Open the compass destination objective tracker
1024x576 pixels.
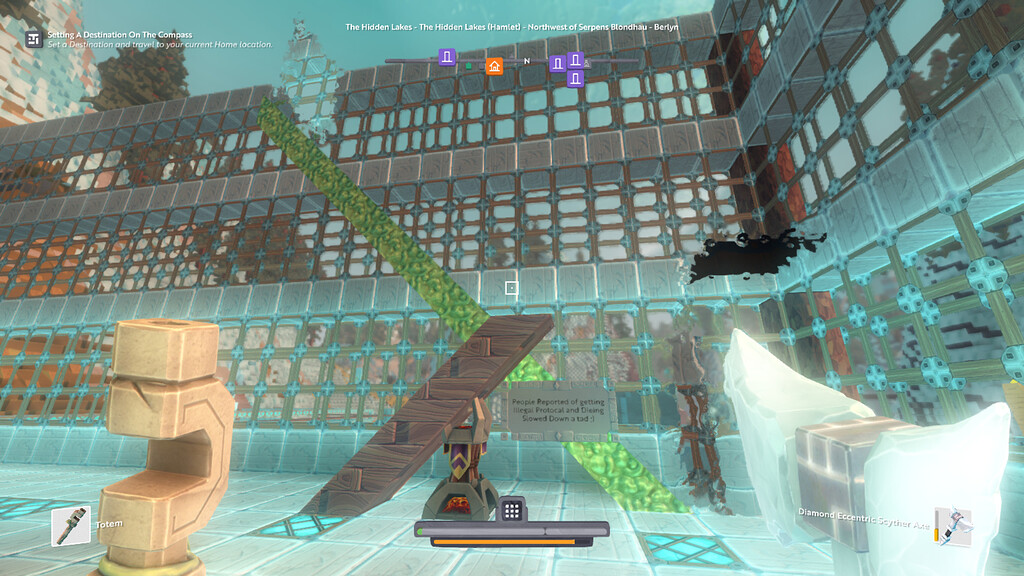[x=34, y=39]
